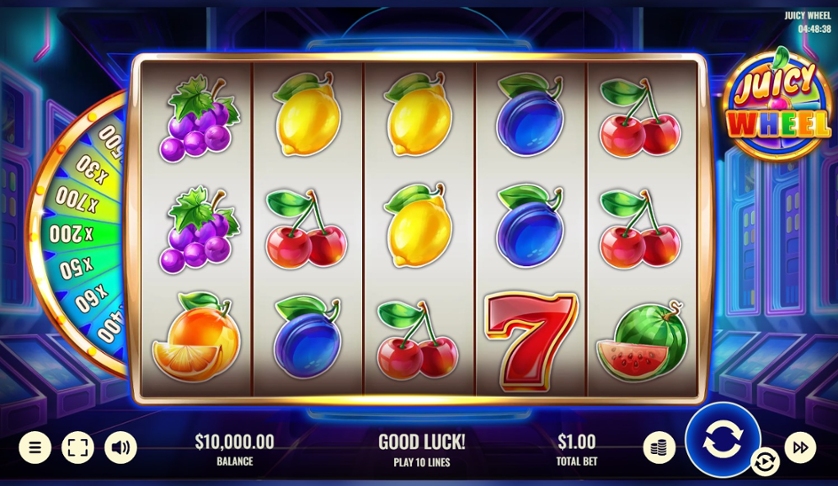Toggle fullscreen mode
The image size is (838, 486).
pos(77,447)
